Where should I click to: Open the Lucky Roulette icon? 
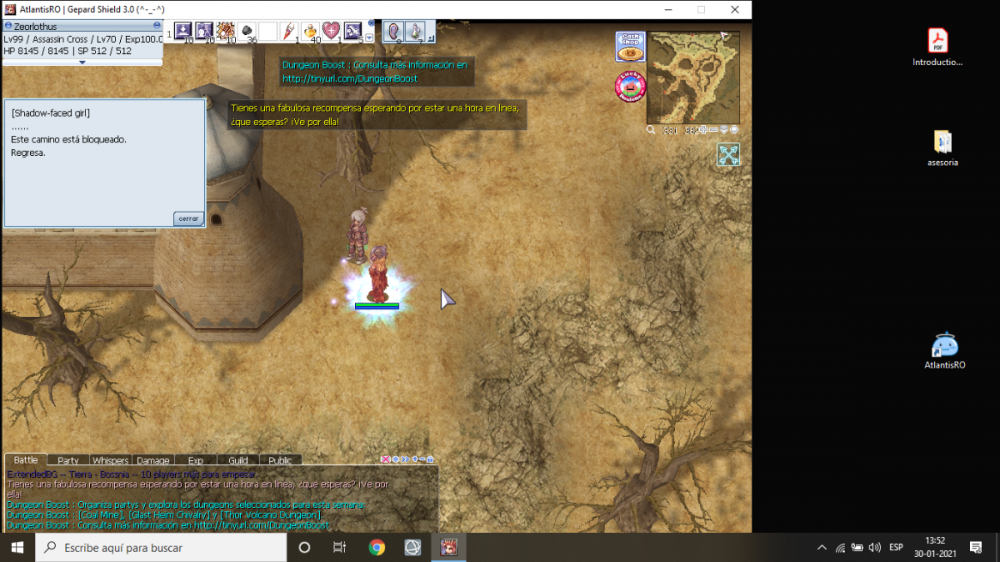(x=630, y=87)
